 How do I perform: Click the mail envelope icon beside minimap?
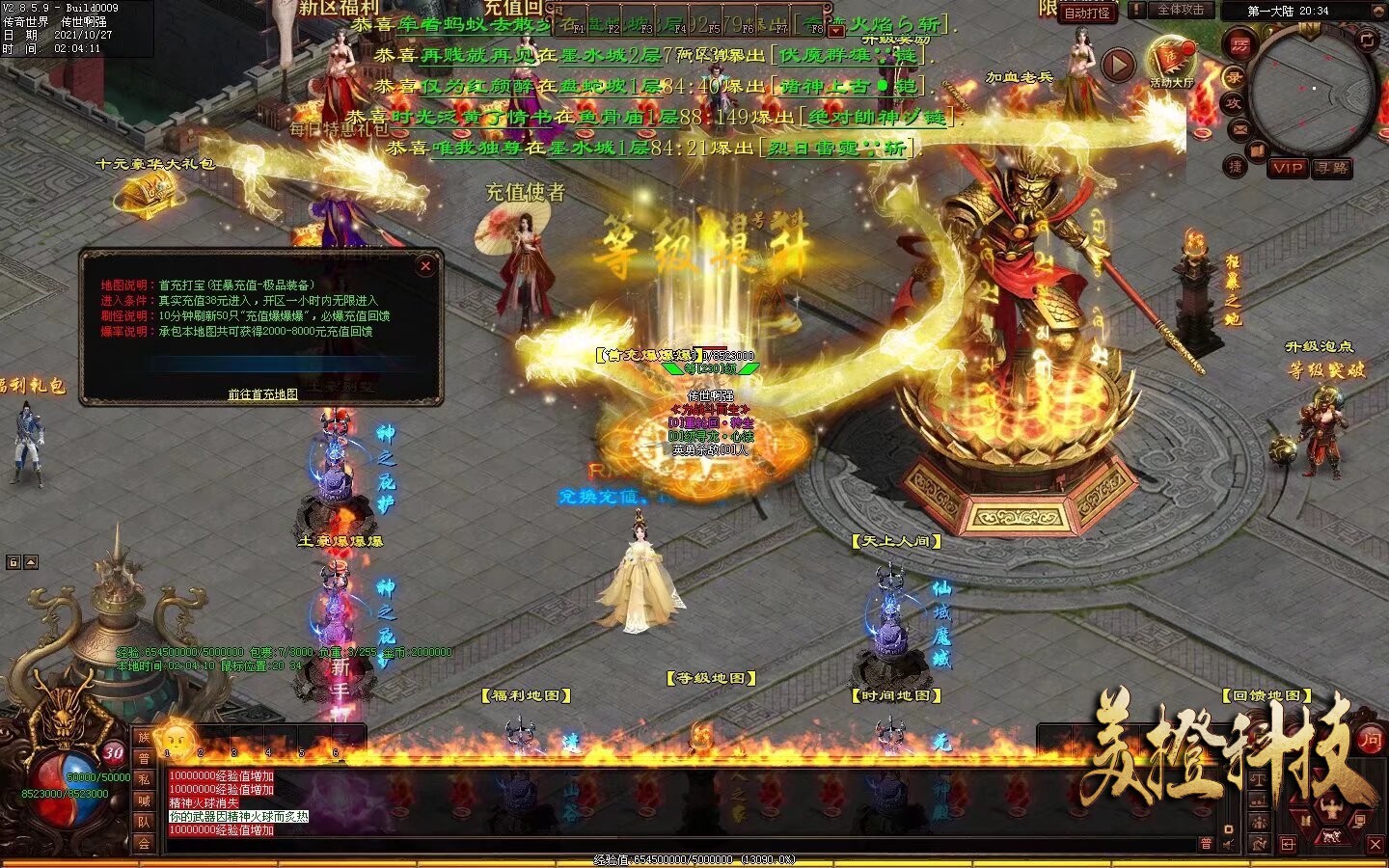click(x=1239, y=128)
